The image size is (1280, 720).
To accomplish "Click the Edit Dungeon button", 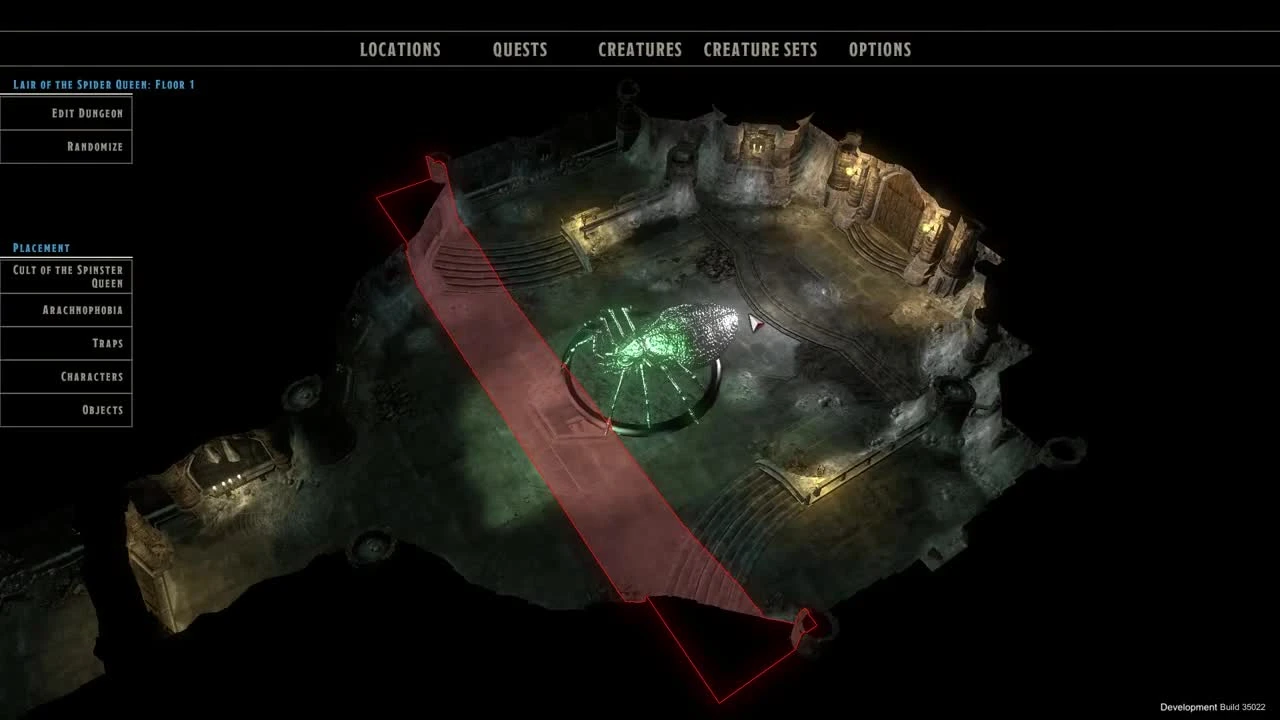I will tap(66, 113).
